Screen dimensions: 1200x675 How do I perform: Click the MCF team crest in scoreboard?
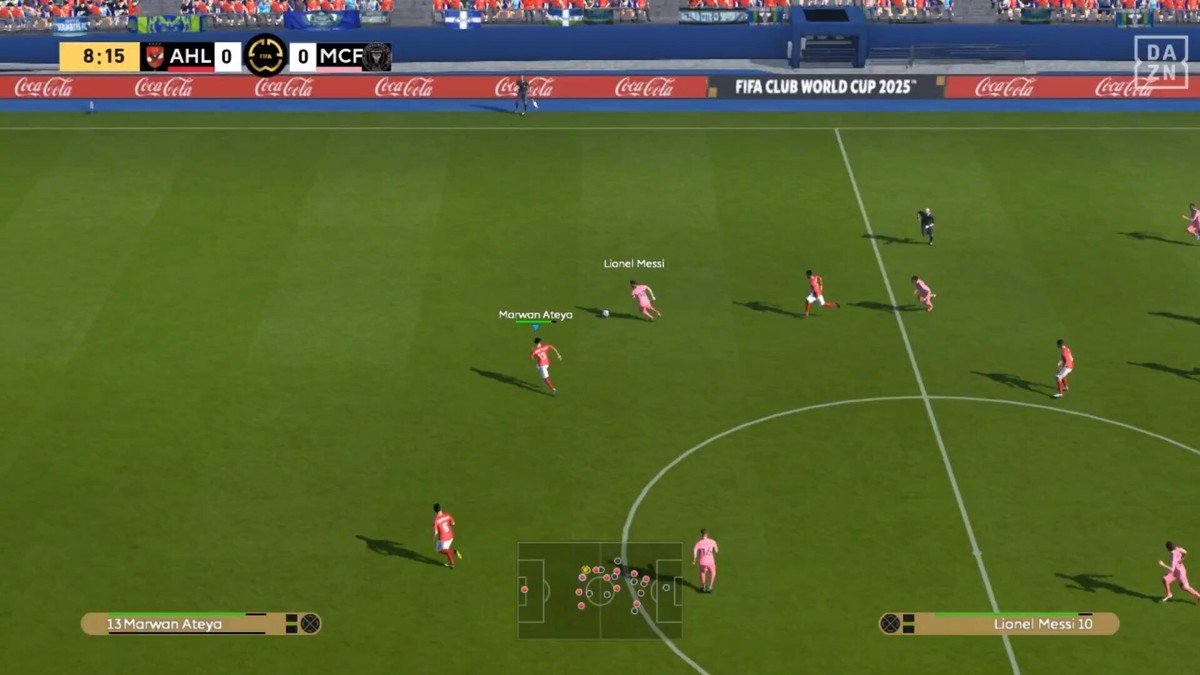coord(377,56)
